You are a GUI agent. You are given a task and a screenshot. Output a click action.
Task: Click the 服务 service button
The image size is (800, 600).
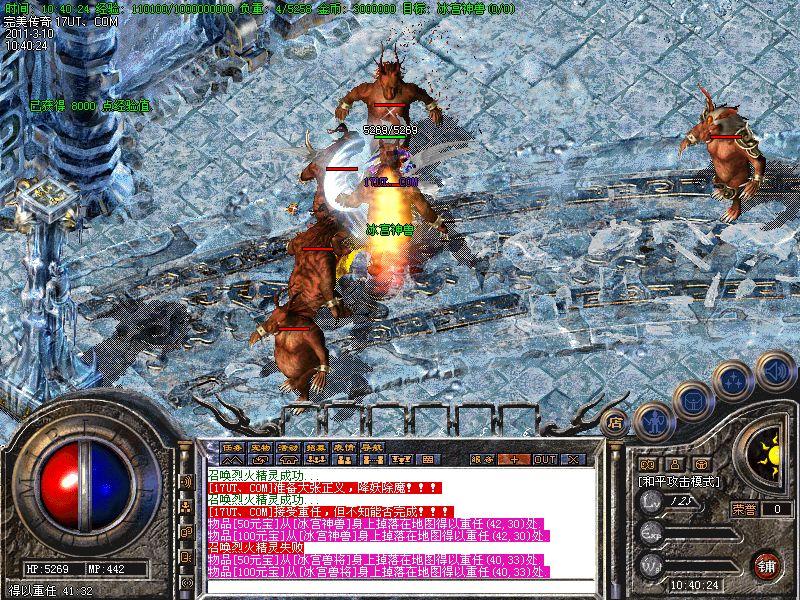pos(483,459)
